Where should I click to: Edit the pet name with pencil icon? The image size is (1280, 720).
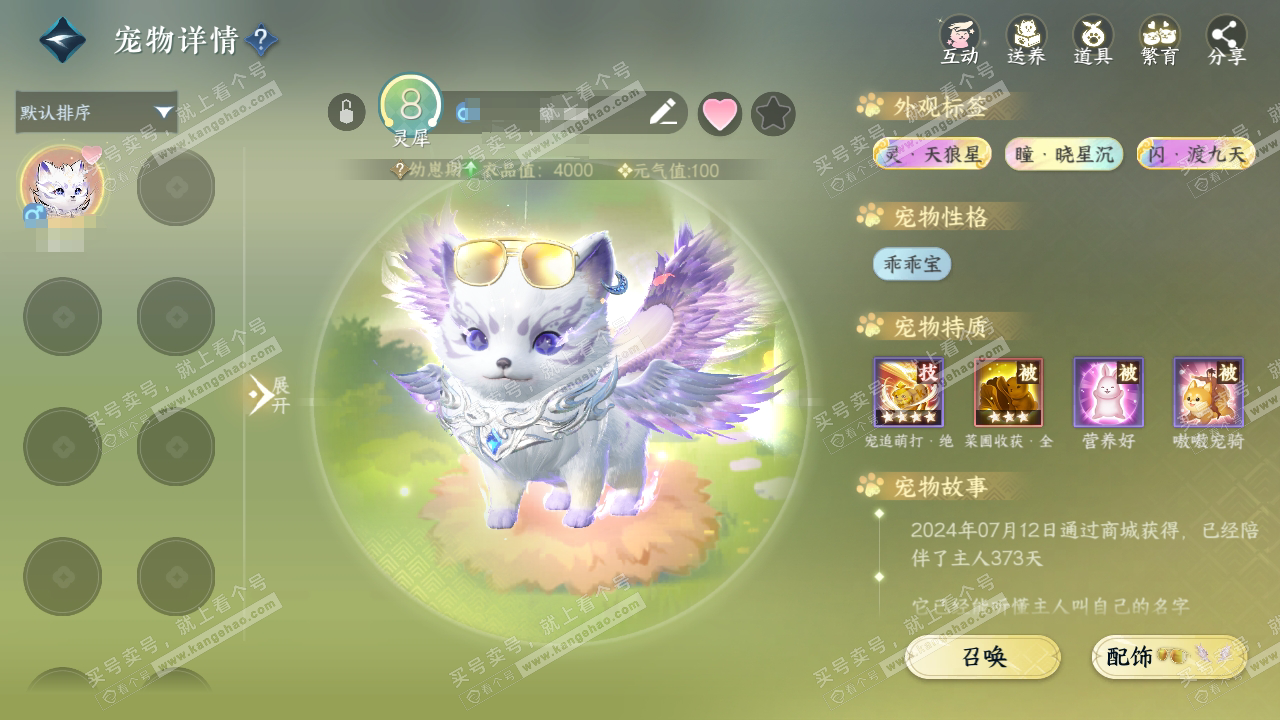pyautogui.click(x=662, y=113)
